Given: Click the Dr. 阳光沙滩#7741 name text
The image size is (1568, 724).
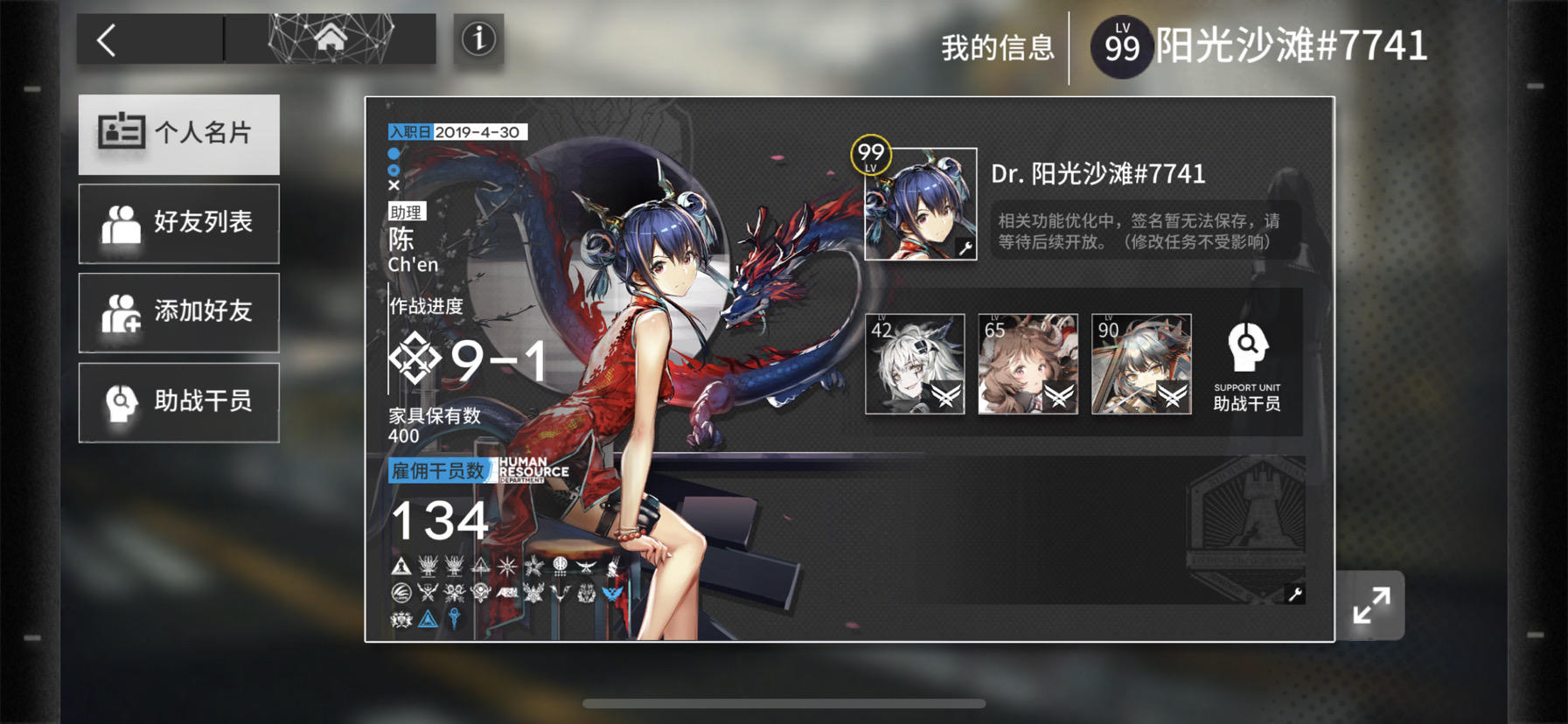Looking at the screenshot, I should tap(1096, 174).
